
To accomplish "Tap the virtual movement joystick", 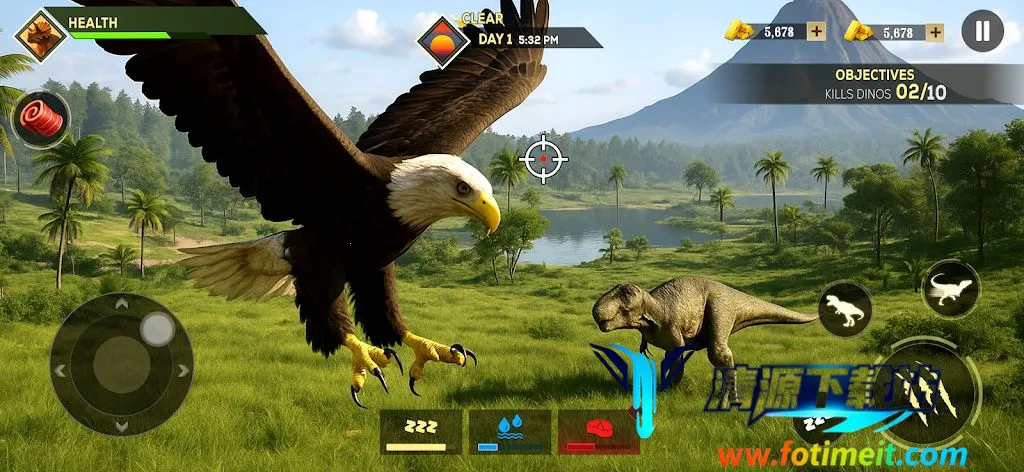I will point(122,363).
